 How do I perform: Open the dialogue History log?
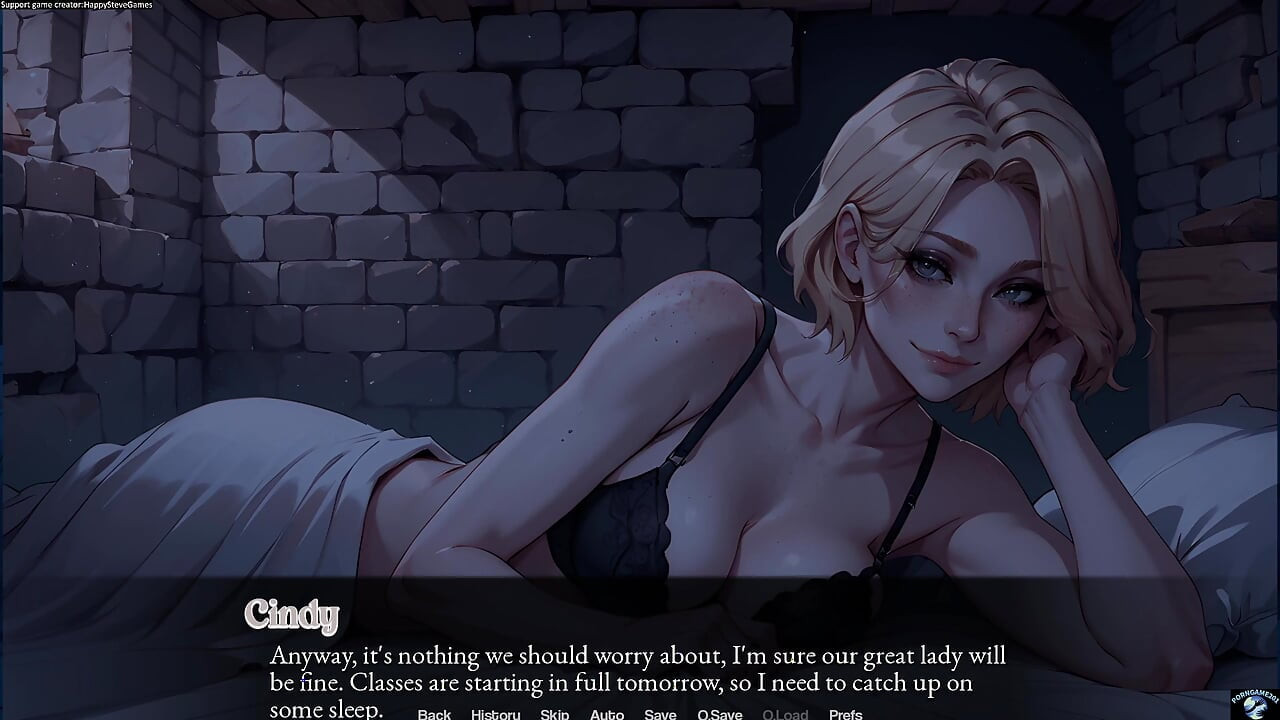pos(495,714)
